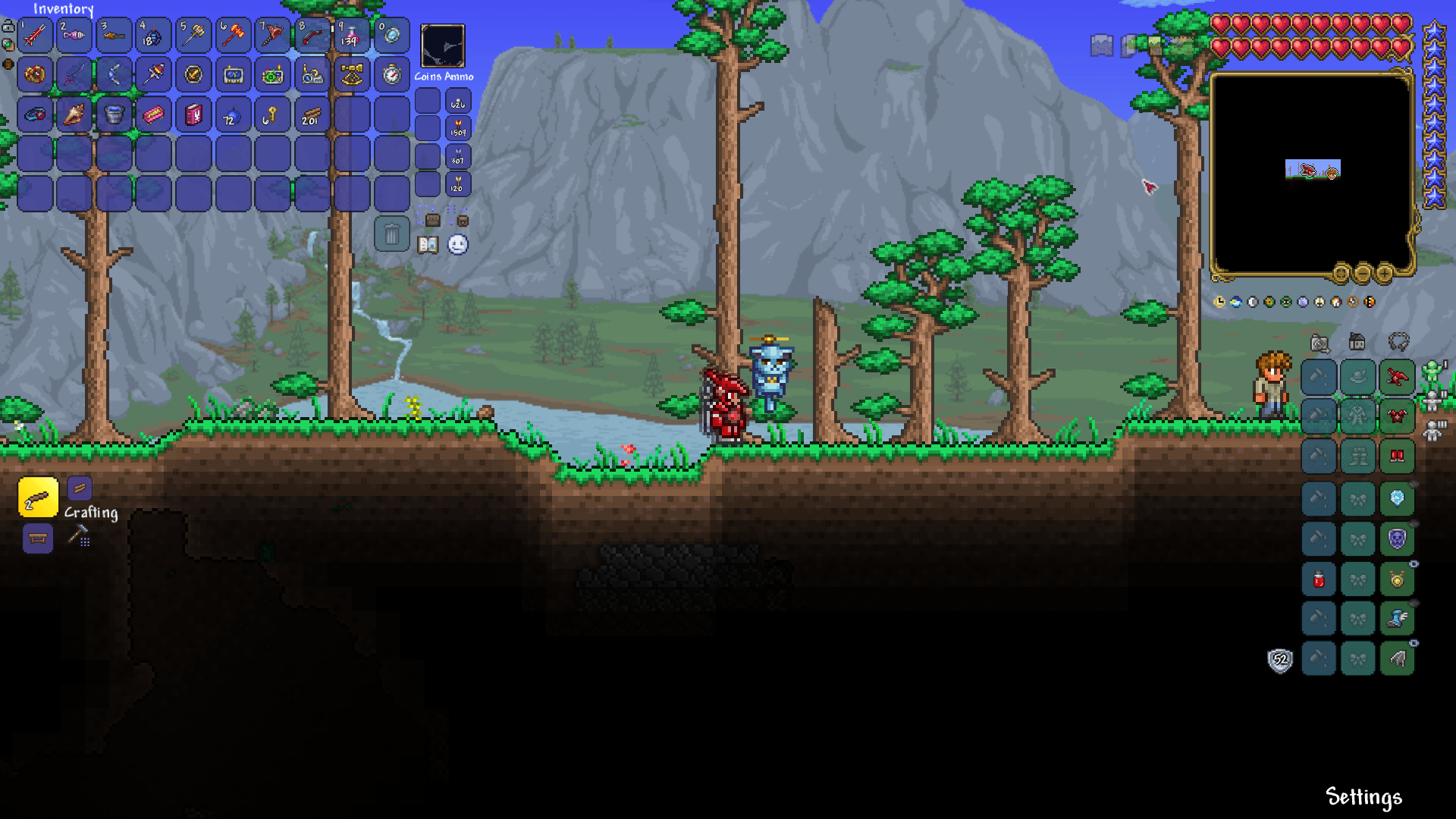Viewport: 1456px width, 819px height.
Task: Open the emote menu via the smiley icon
Action: click(x=459, y=245)
